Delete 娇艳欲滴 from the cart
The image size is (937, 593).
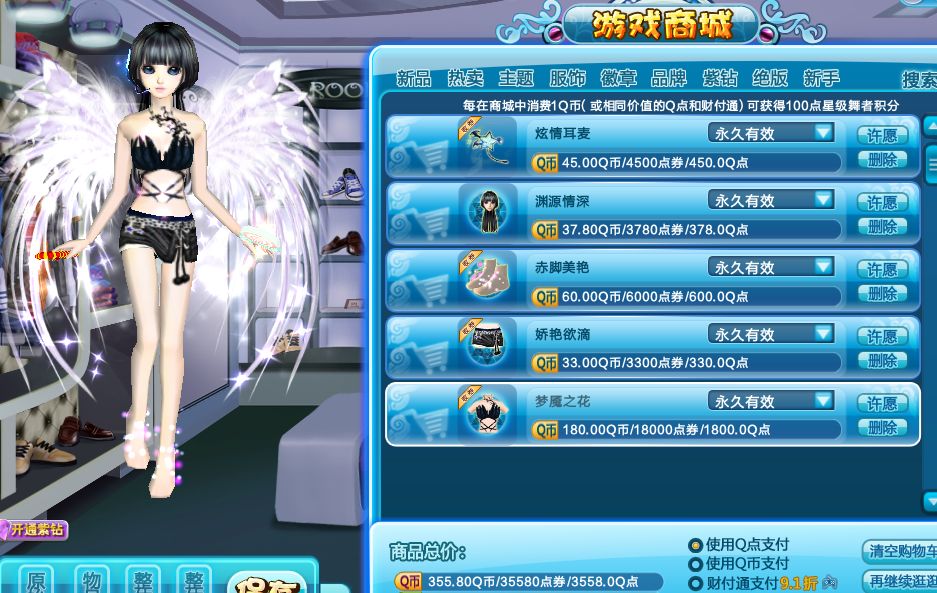882,361
